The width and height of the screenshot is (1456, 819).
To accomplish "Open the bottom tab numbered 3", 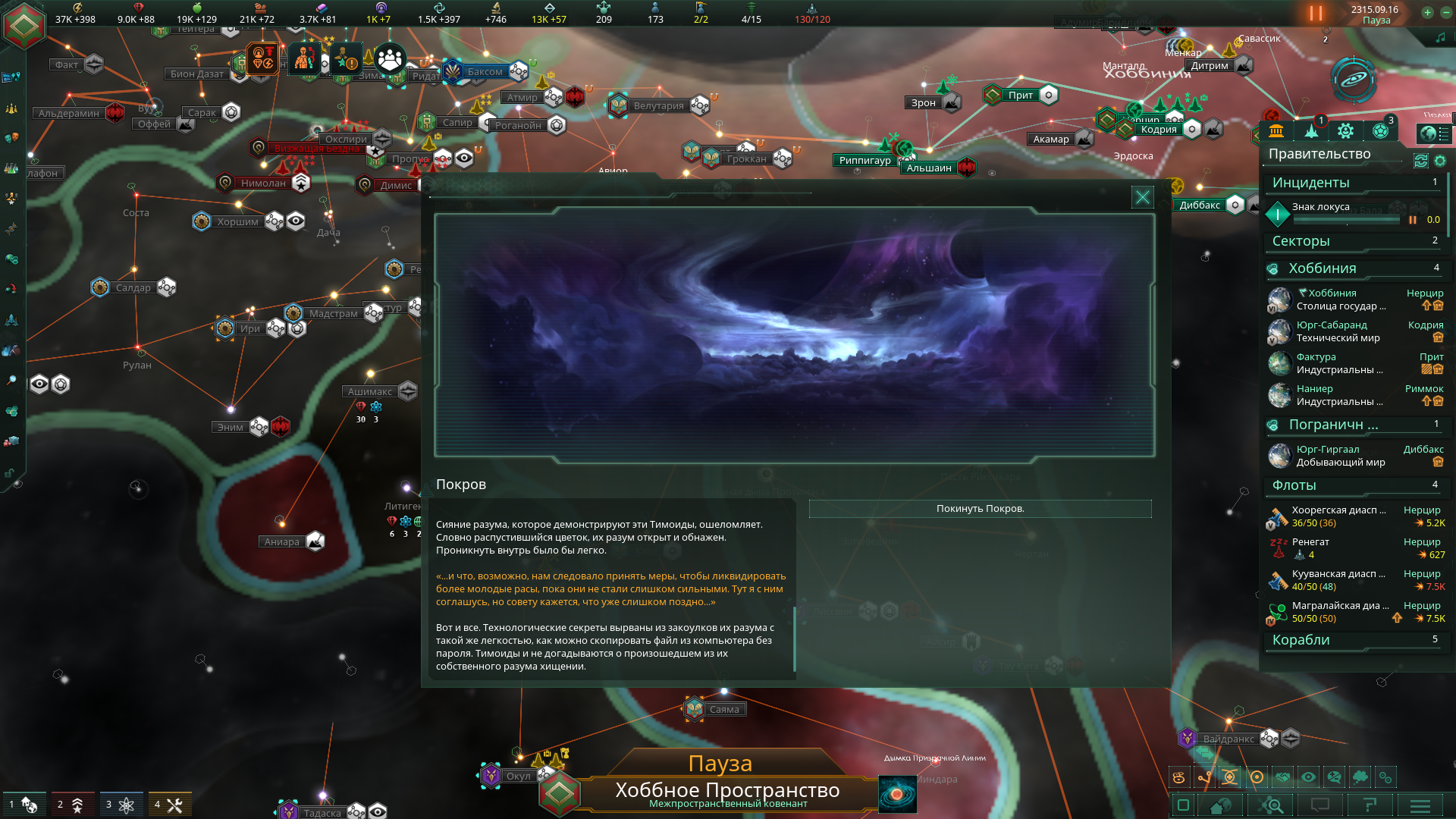I will click(x=121, y=805).
